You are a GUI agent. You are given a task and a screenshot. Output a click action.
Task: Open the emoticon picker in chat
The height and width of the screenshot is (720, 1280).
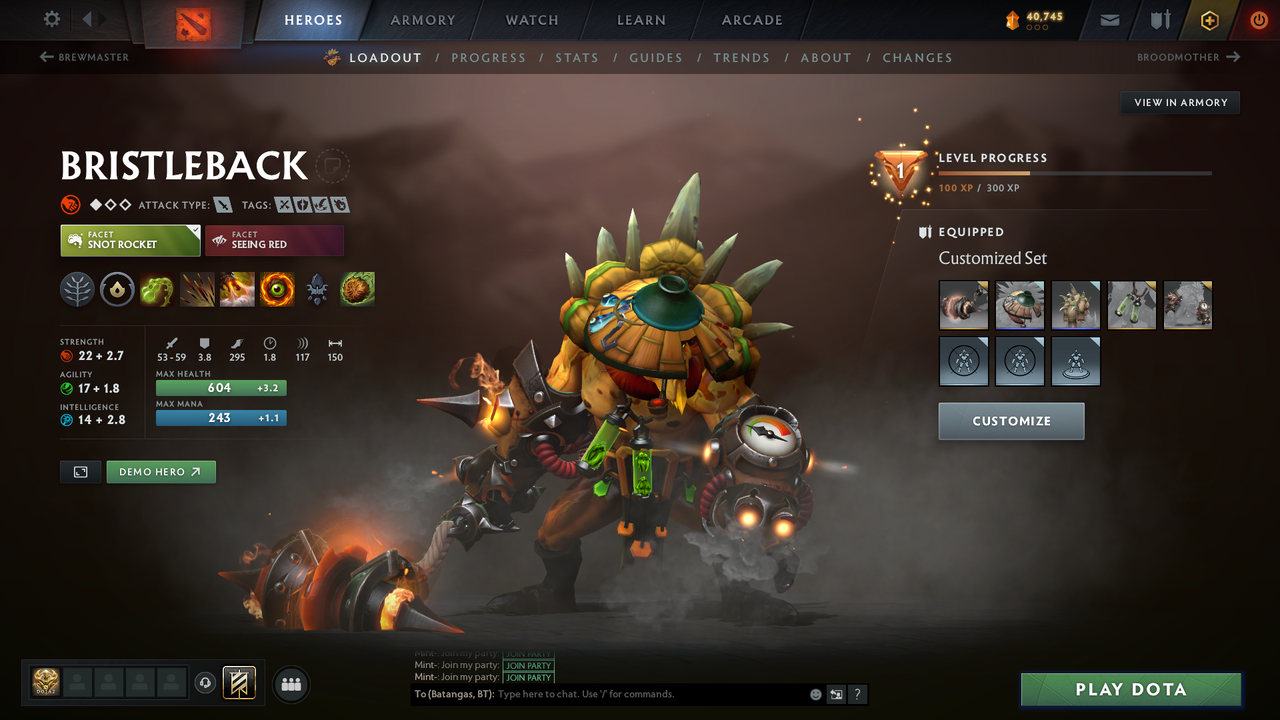coord(815,694)
